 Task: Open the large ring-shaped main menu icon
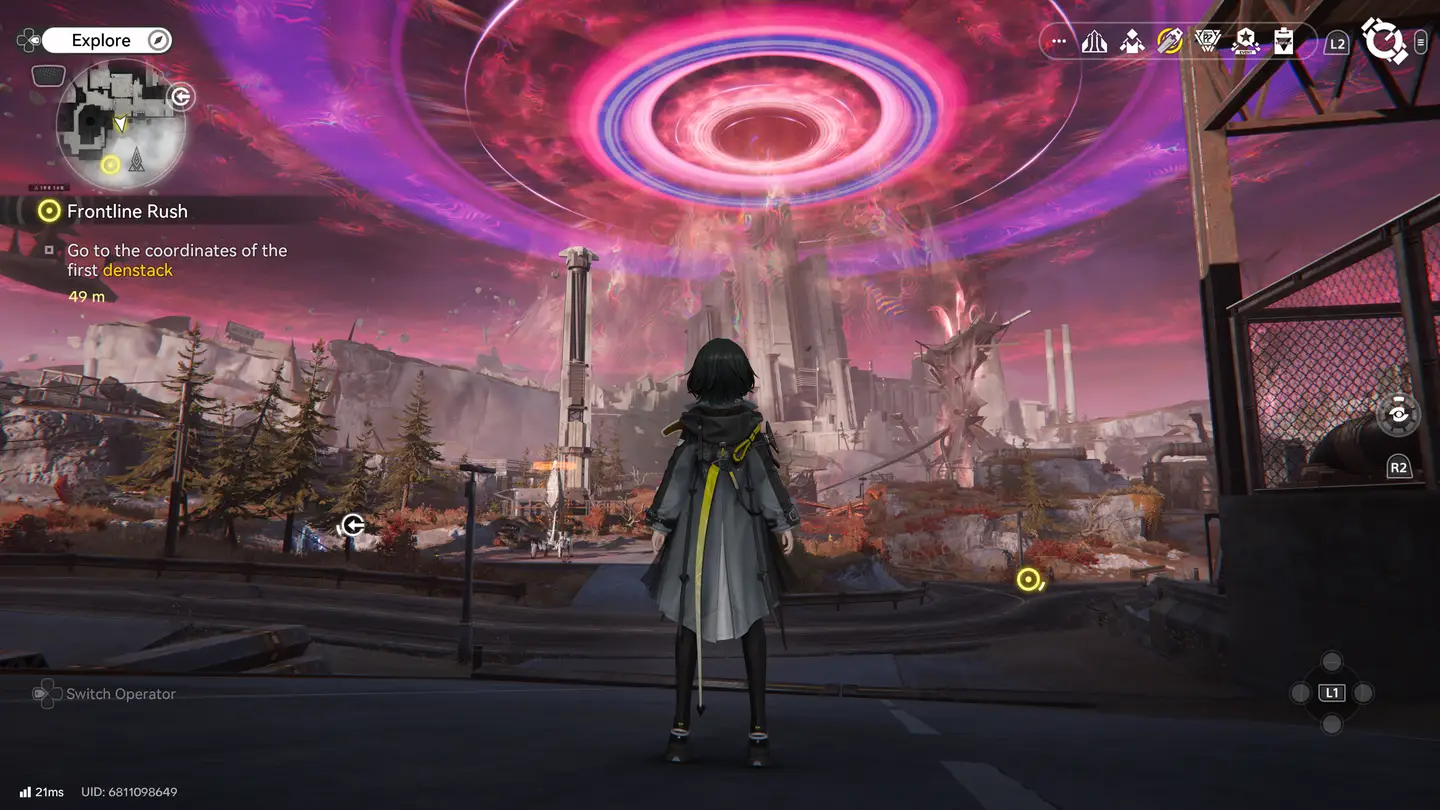1385,41
